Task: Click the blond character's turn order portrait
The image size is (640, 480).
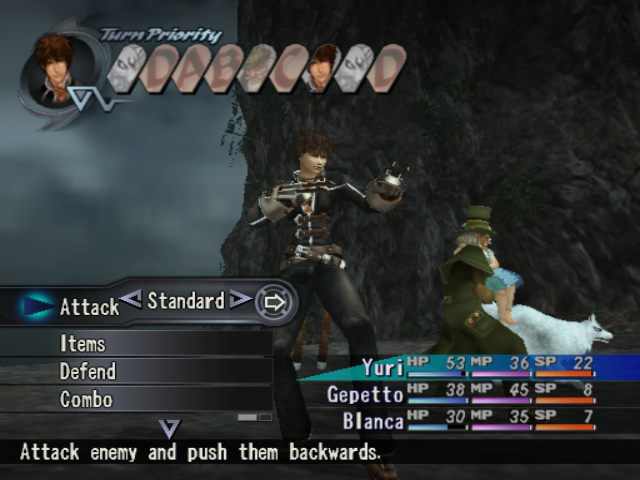Action: [x=258, y=68]
